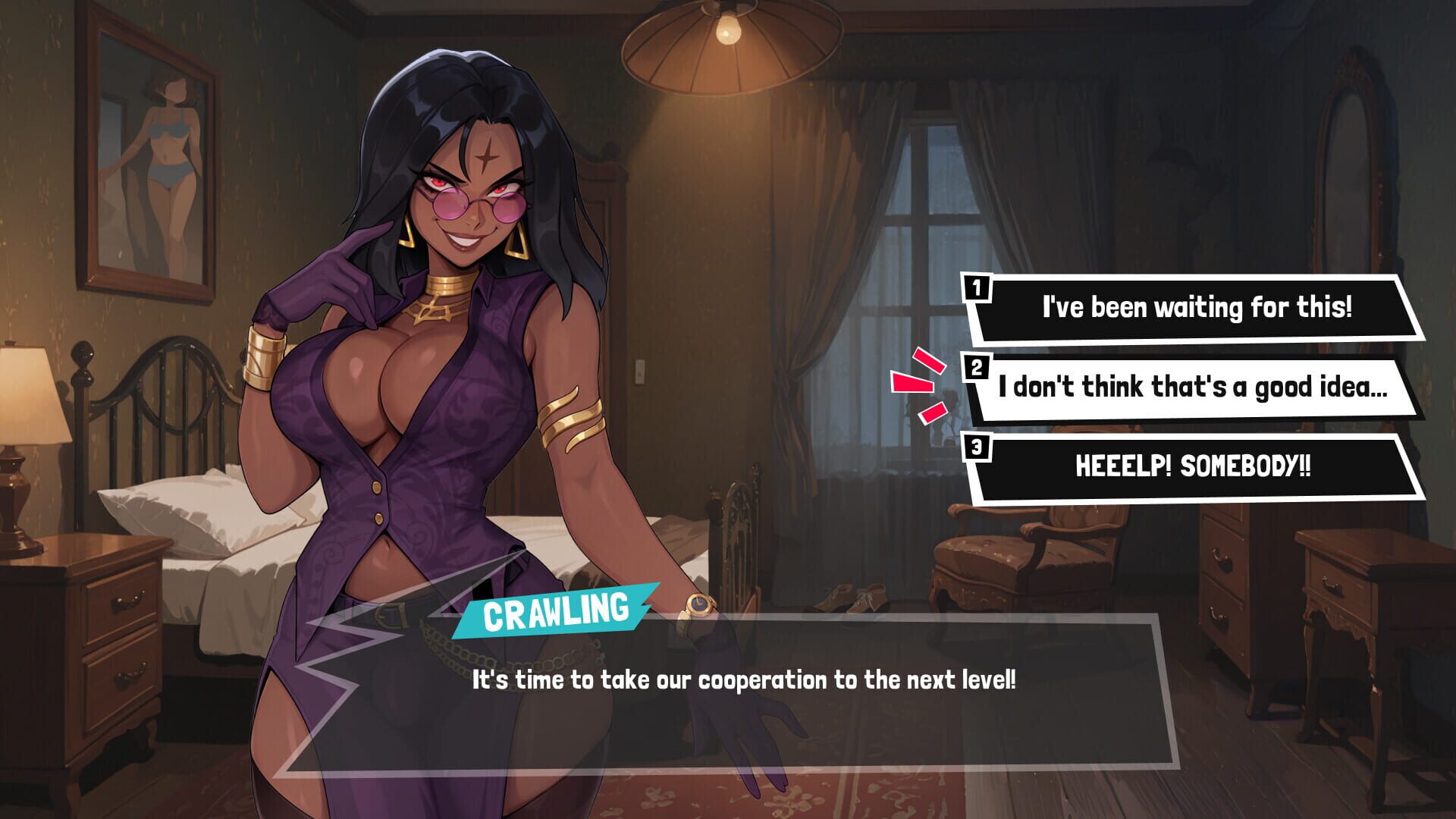Viewport: 1456px width, 819px height.
Task: Click the shoes on the floor
Action: (851, 599)
